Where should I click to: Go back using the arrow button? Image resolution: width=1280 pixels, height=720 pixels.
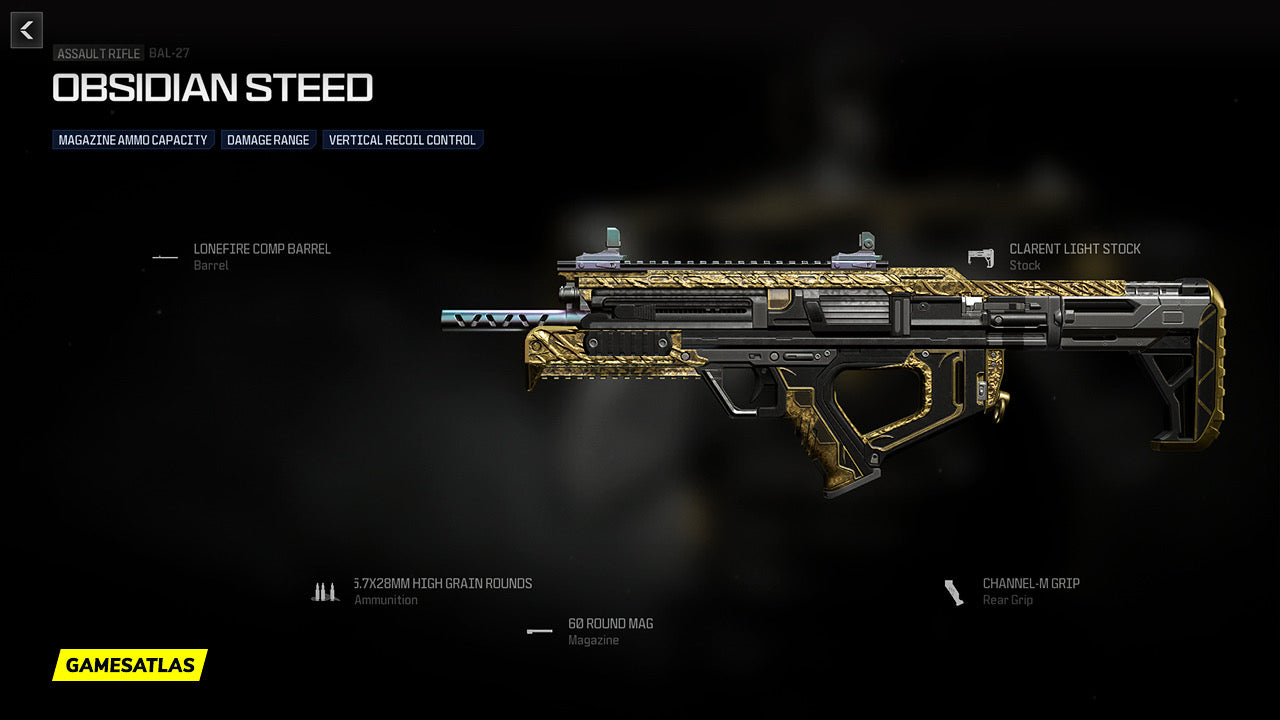[x=27, y=30]
